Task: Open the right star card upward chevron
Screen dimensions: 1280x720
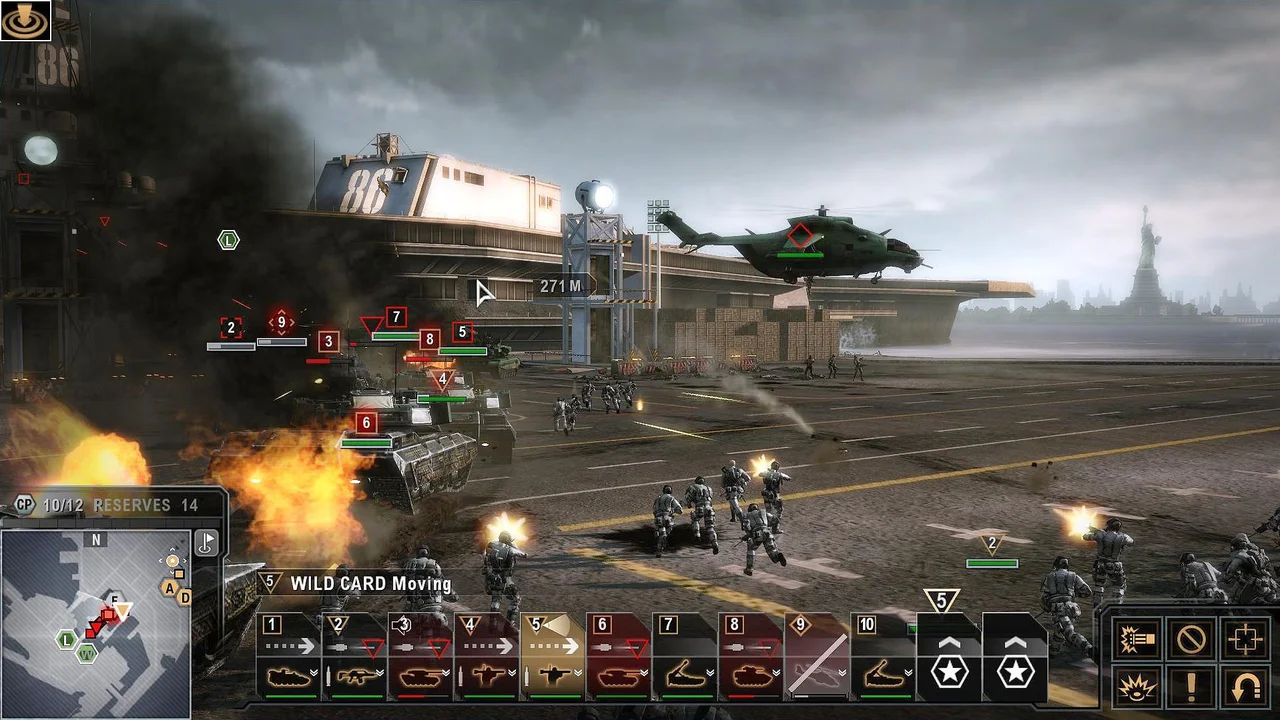Action: point(1013,644)
